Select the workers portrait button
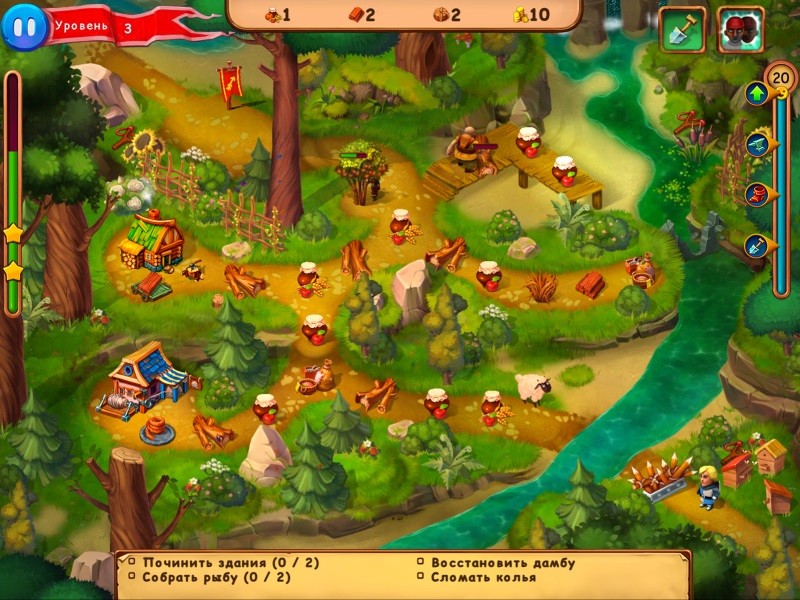Image resolution: width=800 pixels, height=600 pixels. (x=741, y=30)
